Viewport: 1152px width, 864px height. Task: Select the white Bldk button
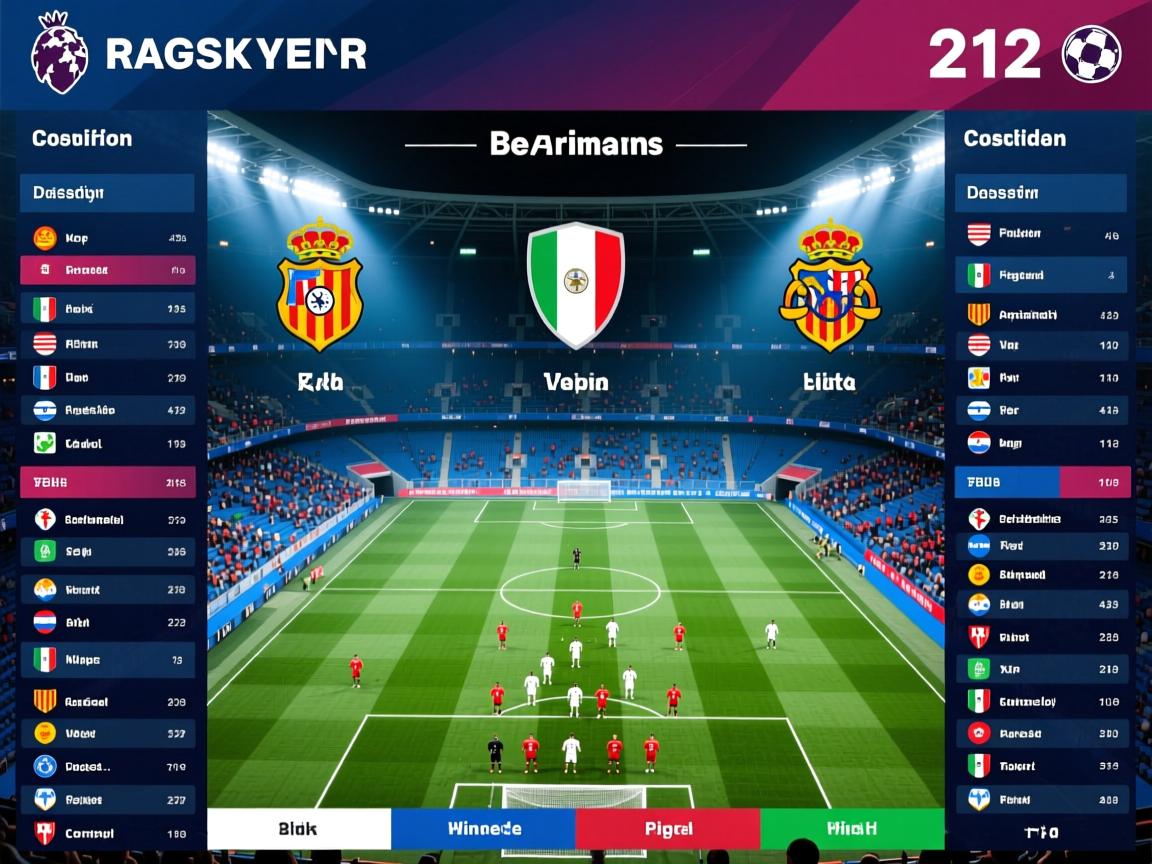click(x=298, y=828)
